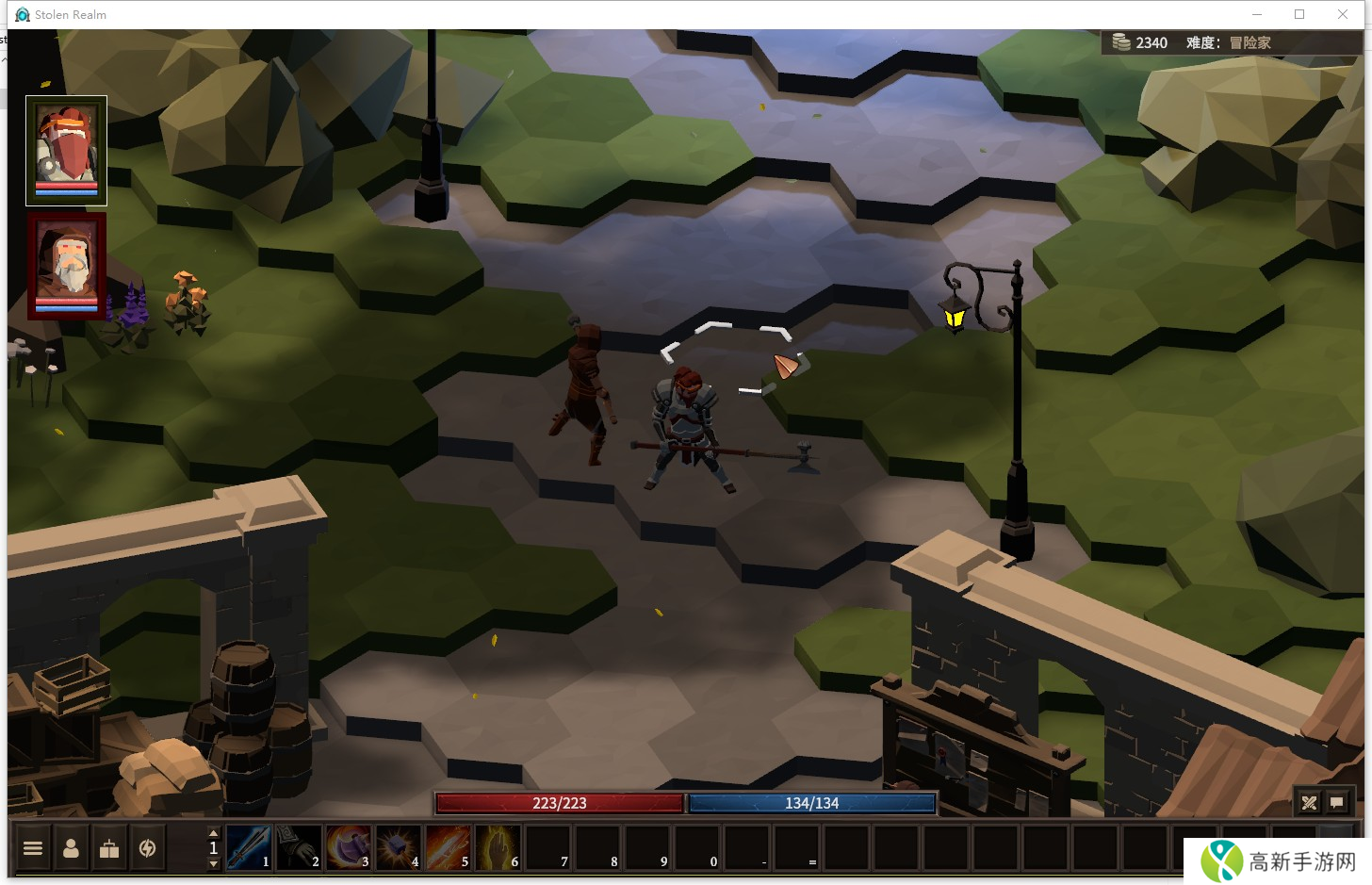
Task: Open the hamburger main menu button
Action: click(x=33, y=848)
